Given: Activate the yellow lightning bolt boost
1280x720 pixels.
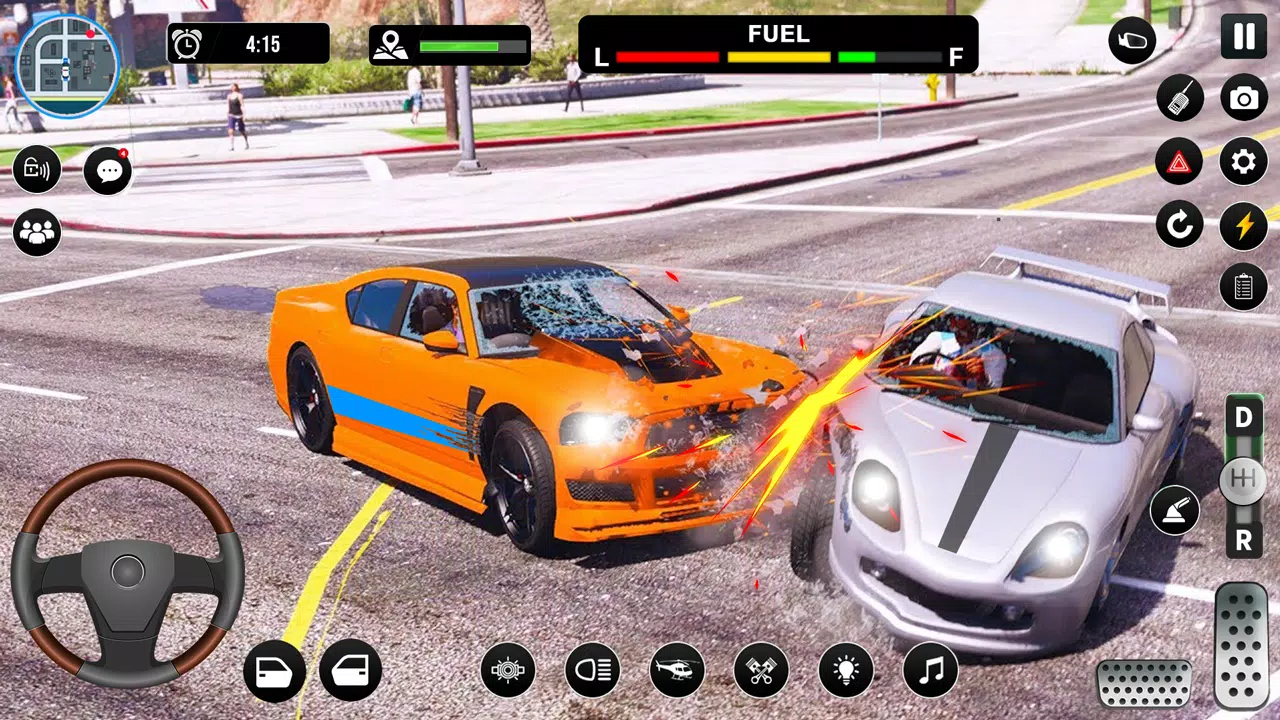Looking at the screenshot, I should pyautogui.click(x=1244, y=225).
